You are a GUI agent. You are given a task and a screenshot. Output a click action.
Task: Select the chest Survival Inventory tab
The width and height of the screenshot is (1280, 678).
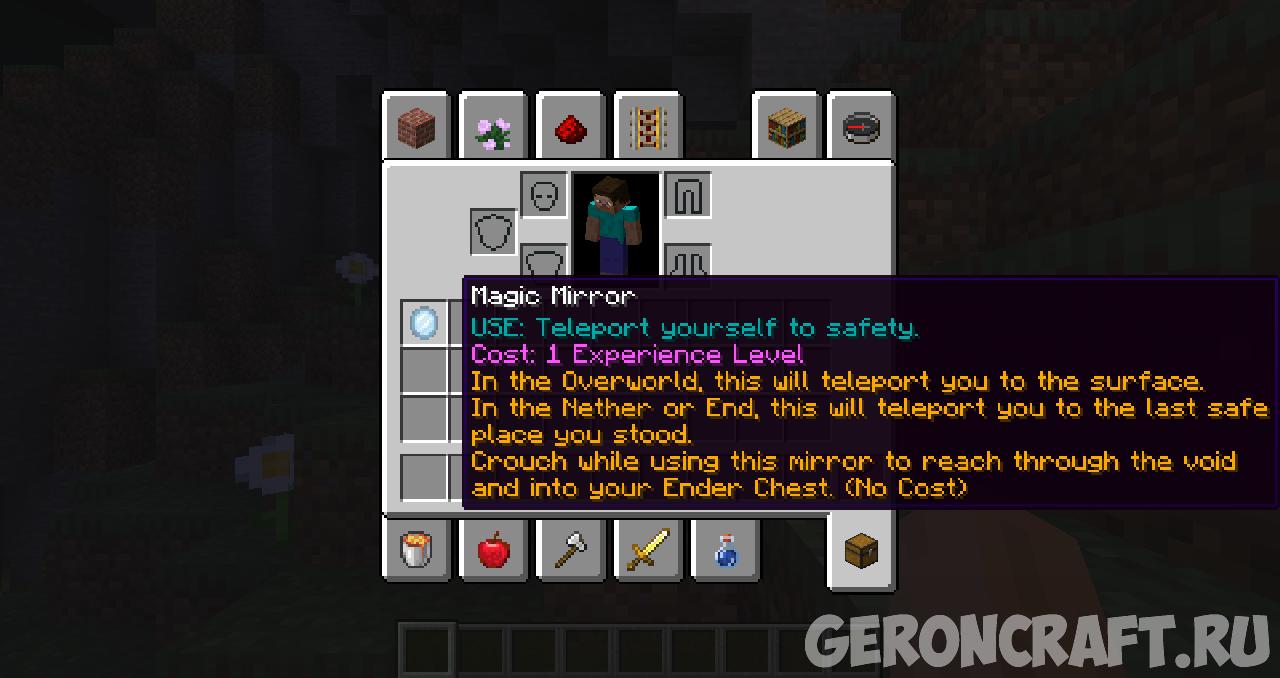click(x=861, y=549)
